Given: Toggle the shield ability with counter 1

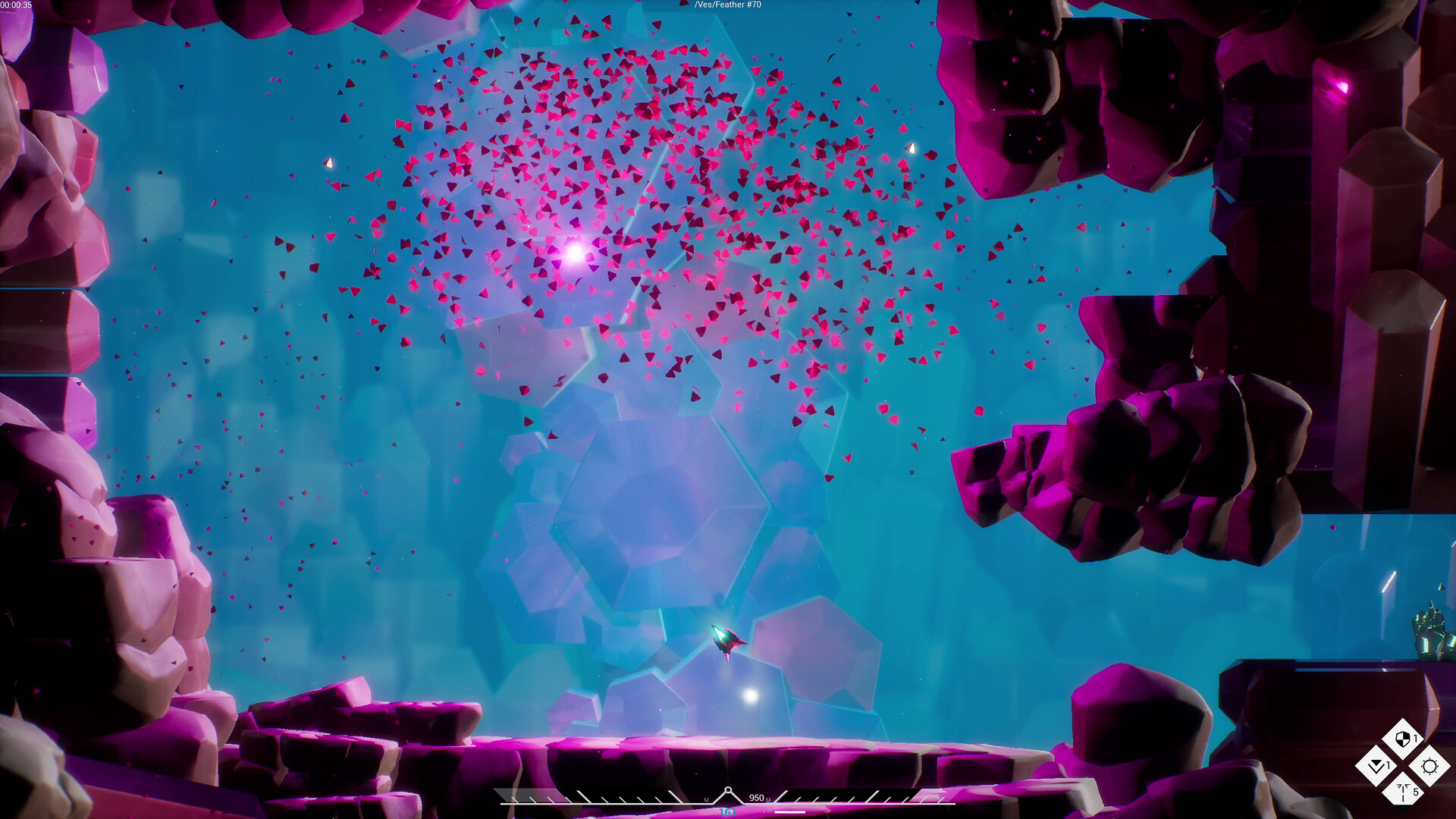Looking at the screenshot, I should pyautogui.click(x=1403, y=737).
